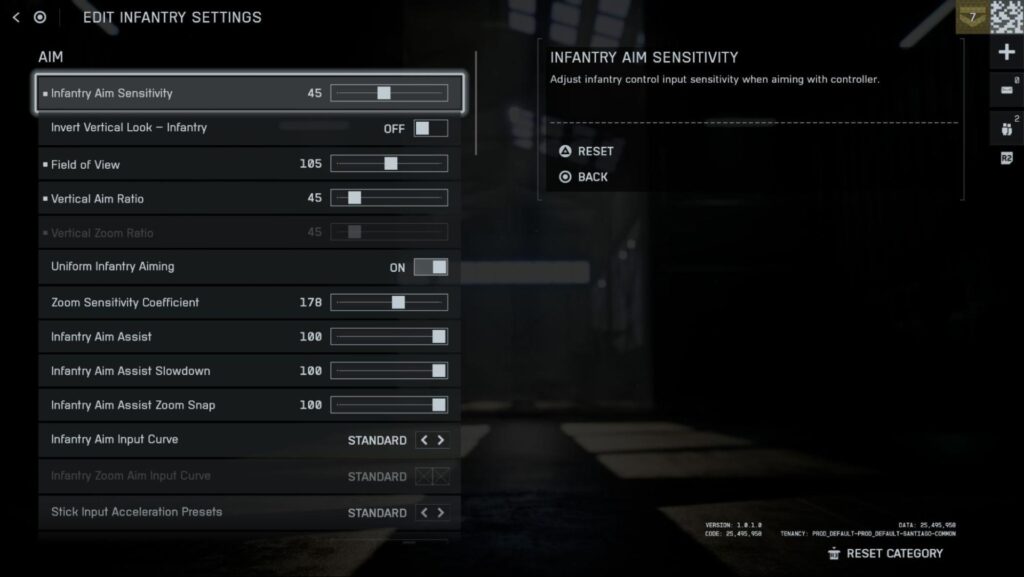The image size is (1024, 577).
Task: Adjust the Infantry Aim Sensitivity slider
Action: point(384,93)
